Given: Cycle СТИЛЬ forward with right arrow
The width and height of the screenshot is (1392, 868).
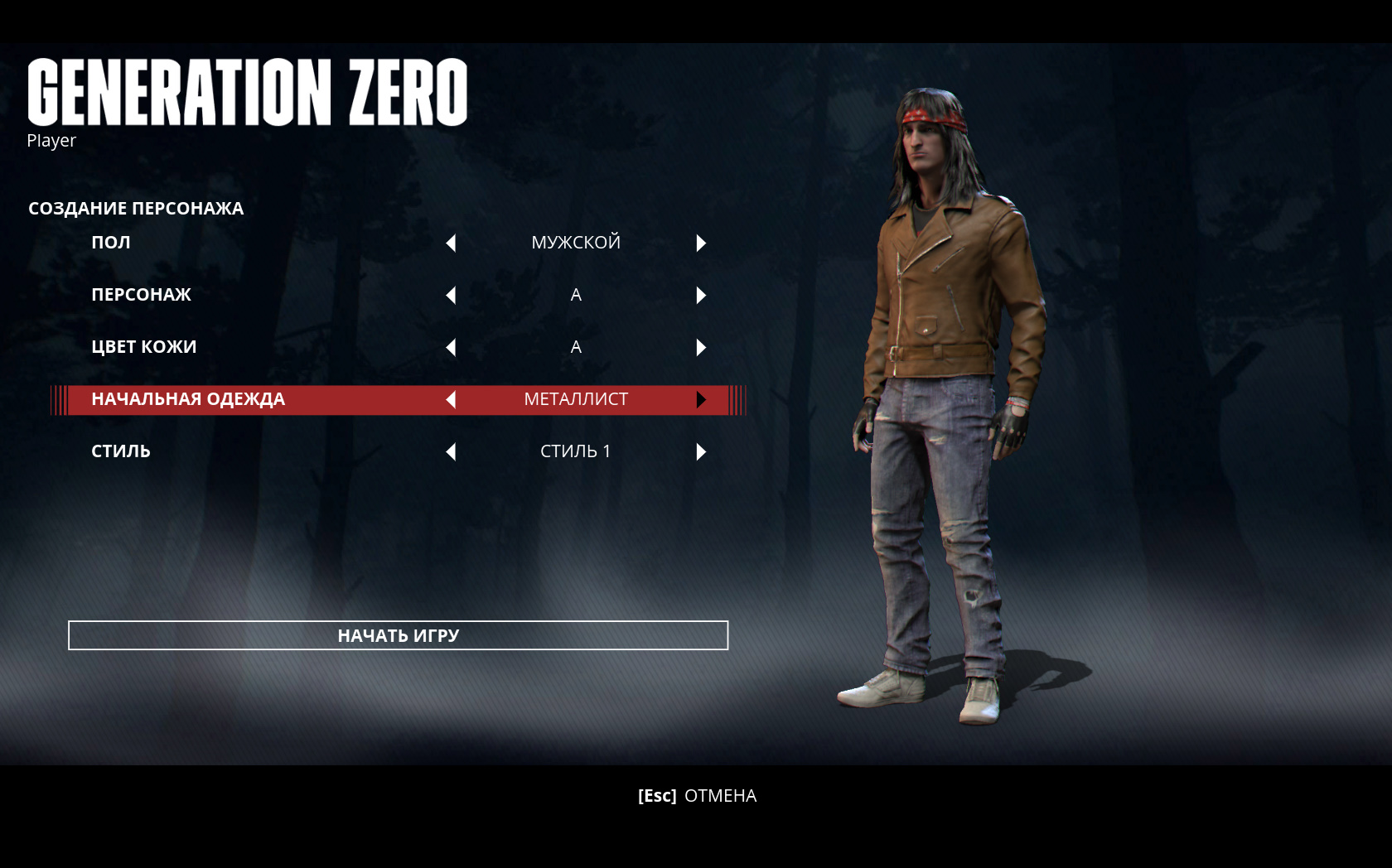Looking at the screenshot, I should pos(701,451).
